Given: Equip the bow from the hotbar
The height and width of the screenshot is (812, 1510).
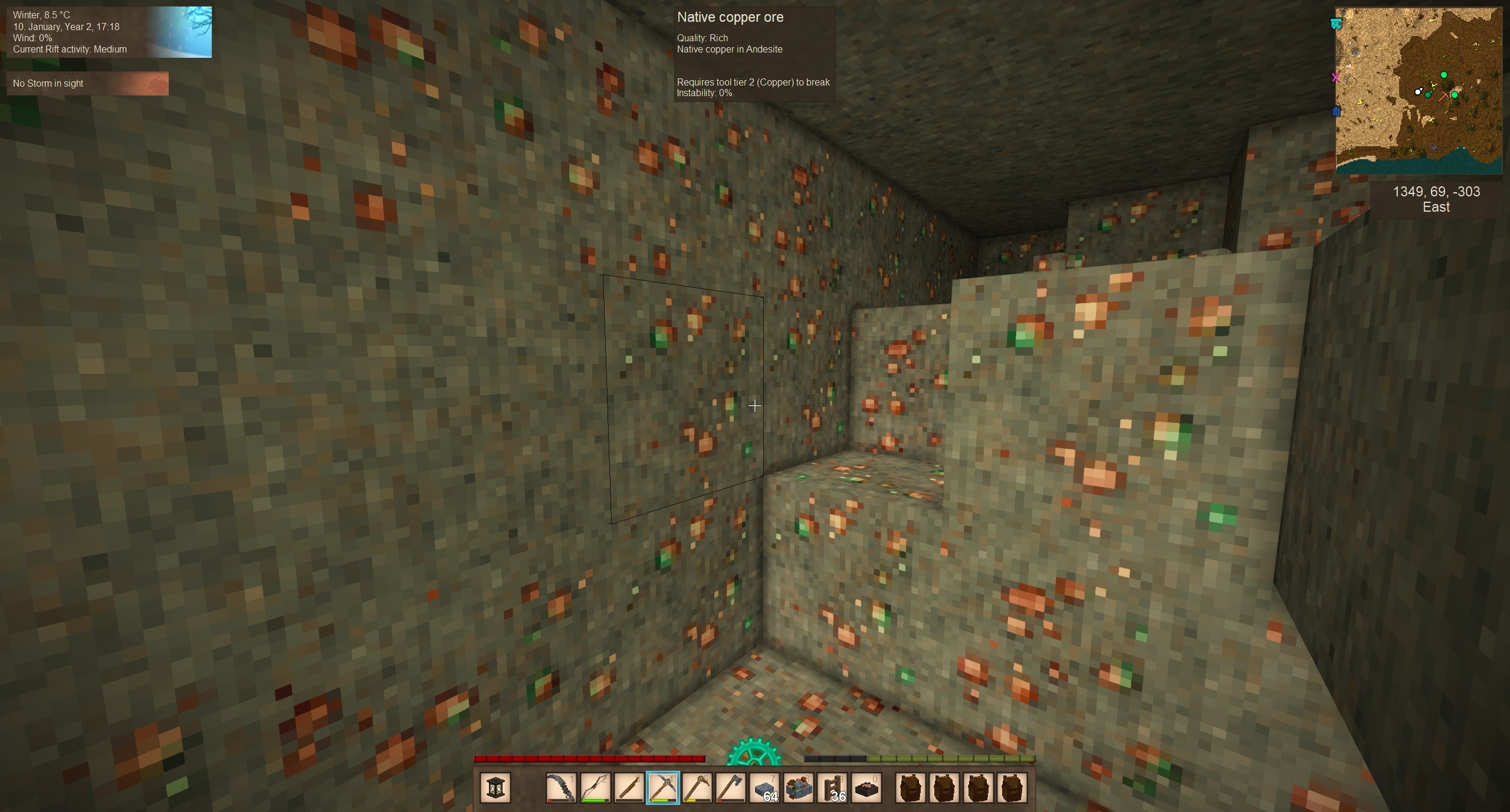Looking at the screenshot, I should (595, 788).
